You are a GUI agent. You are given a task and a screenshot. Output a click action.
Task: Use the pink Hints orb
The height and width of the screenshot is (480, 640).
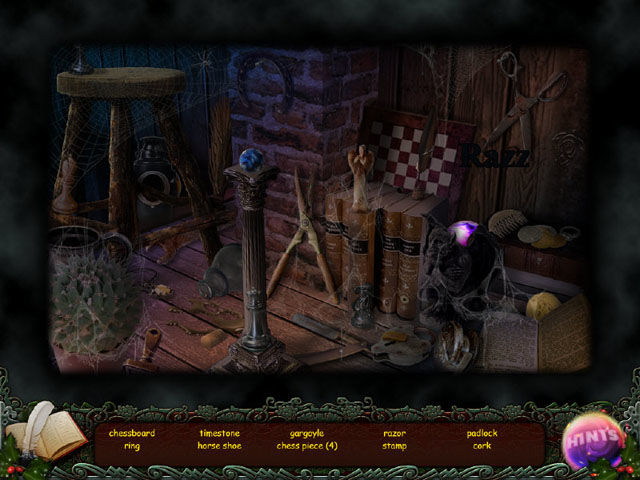click(x=593, y=440)
